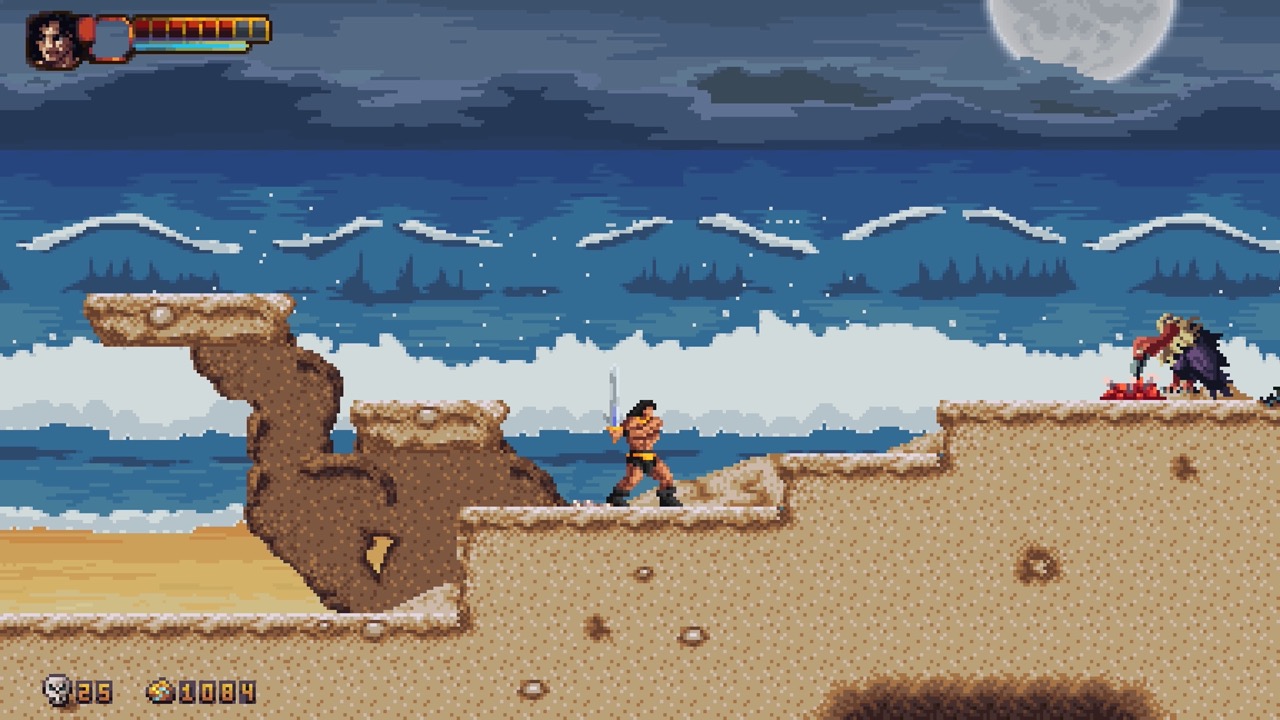Click the blue stamina bar under health
Viewport: 1280px width, 720px height.
[x=190, y=46]
